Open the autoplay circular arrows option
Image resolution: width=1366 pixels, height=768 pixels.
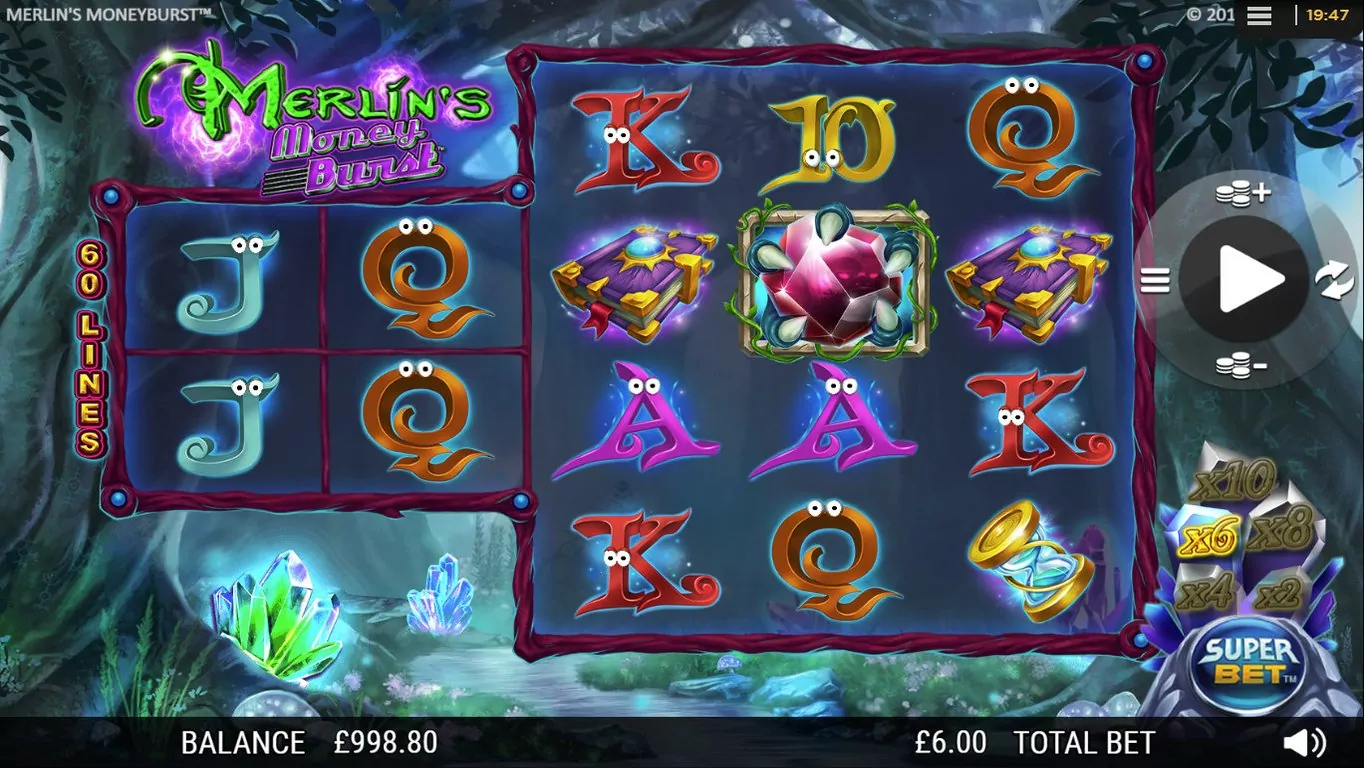1334,281
